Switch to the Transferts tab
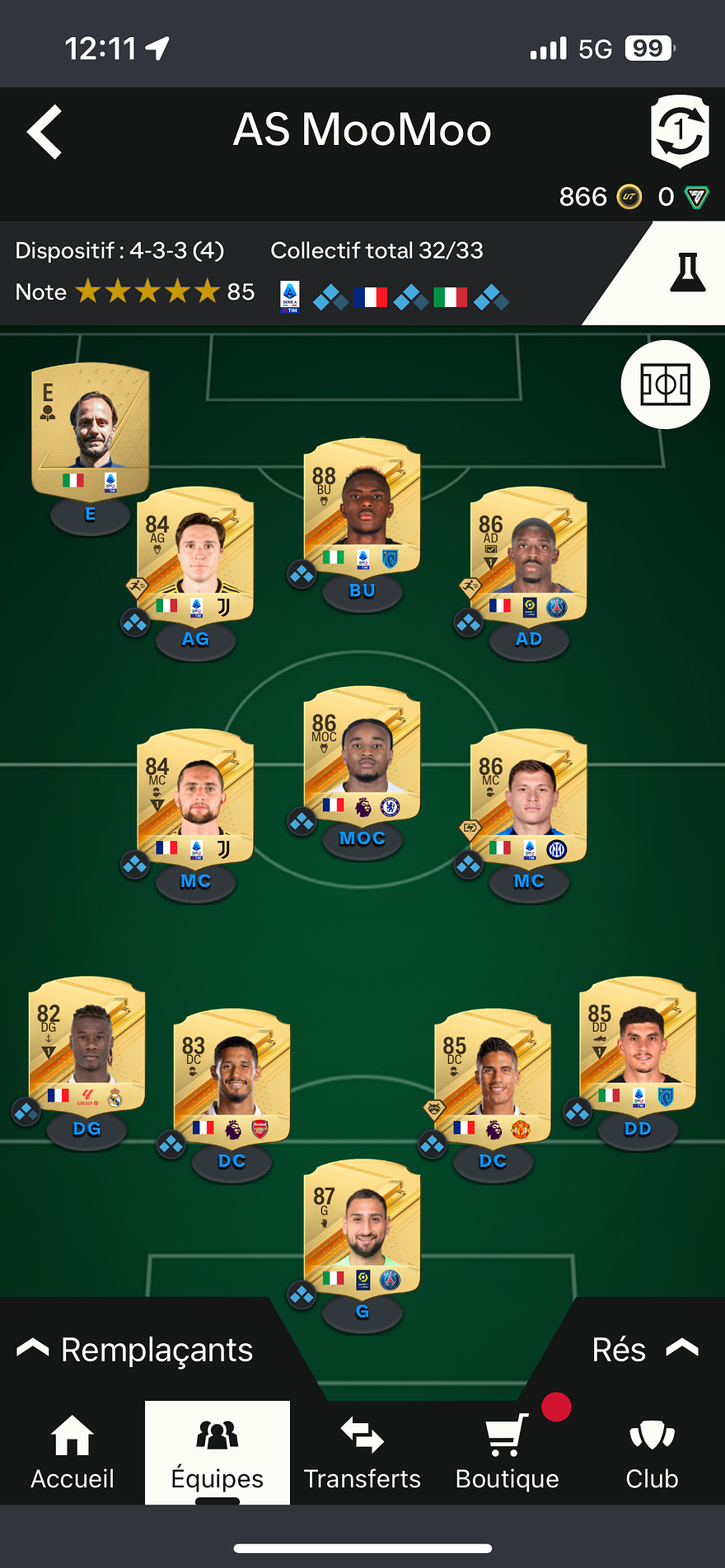725x1568 pixels. coord(362,1454)
